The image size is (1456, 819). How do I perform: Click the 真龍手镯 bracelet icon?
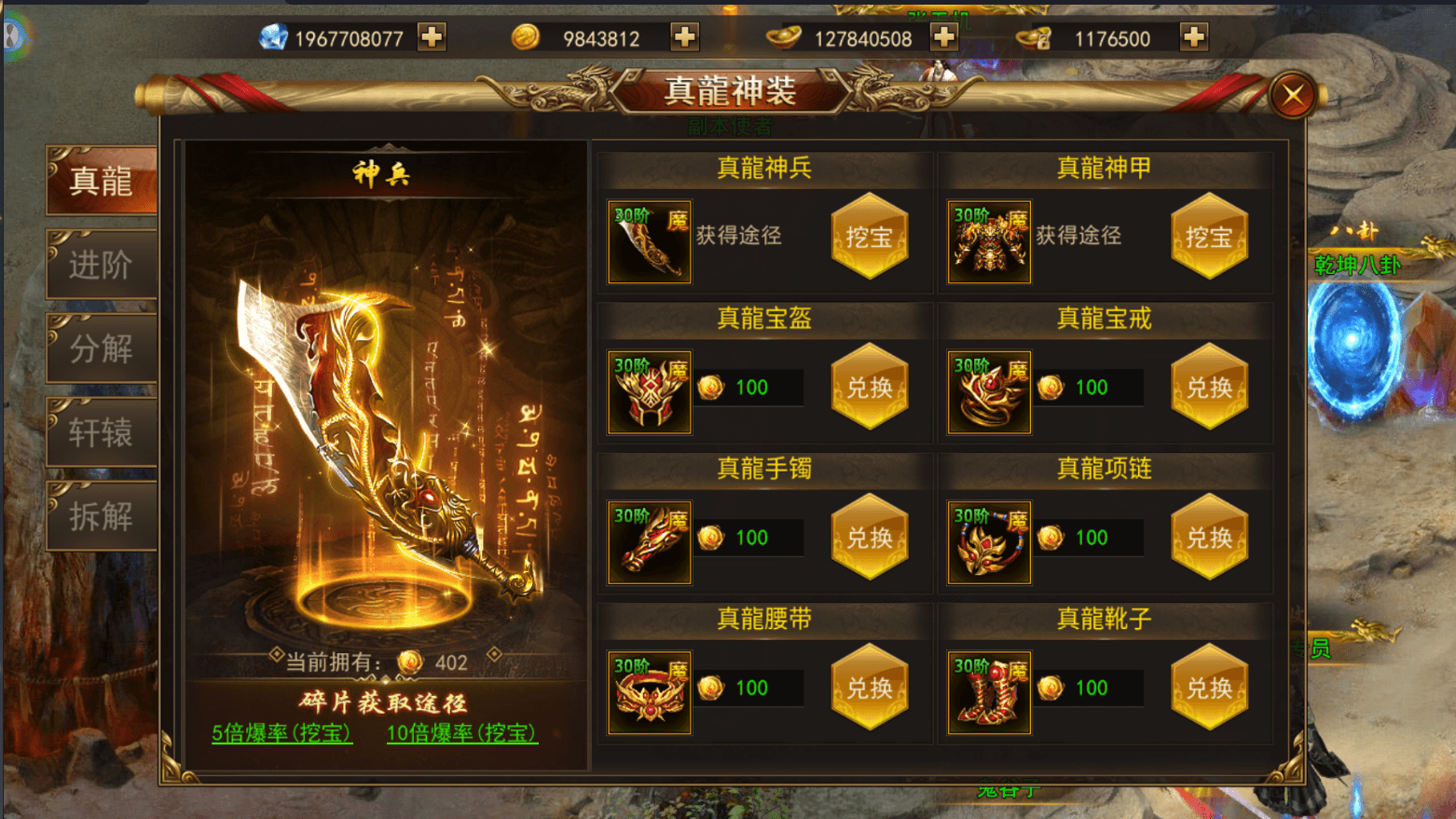tap(649, 541)
